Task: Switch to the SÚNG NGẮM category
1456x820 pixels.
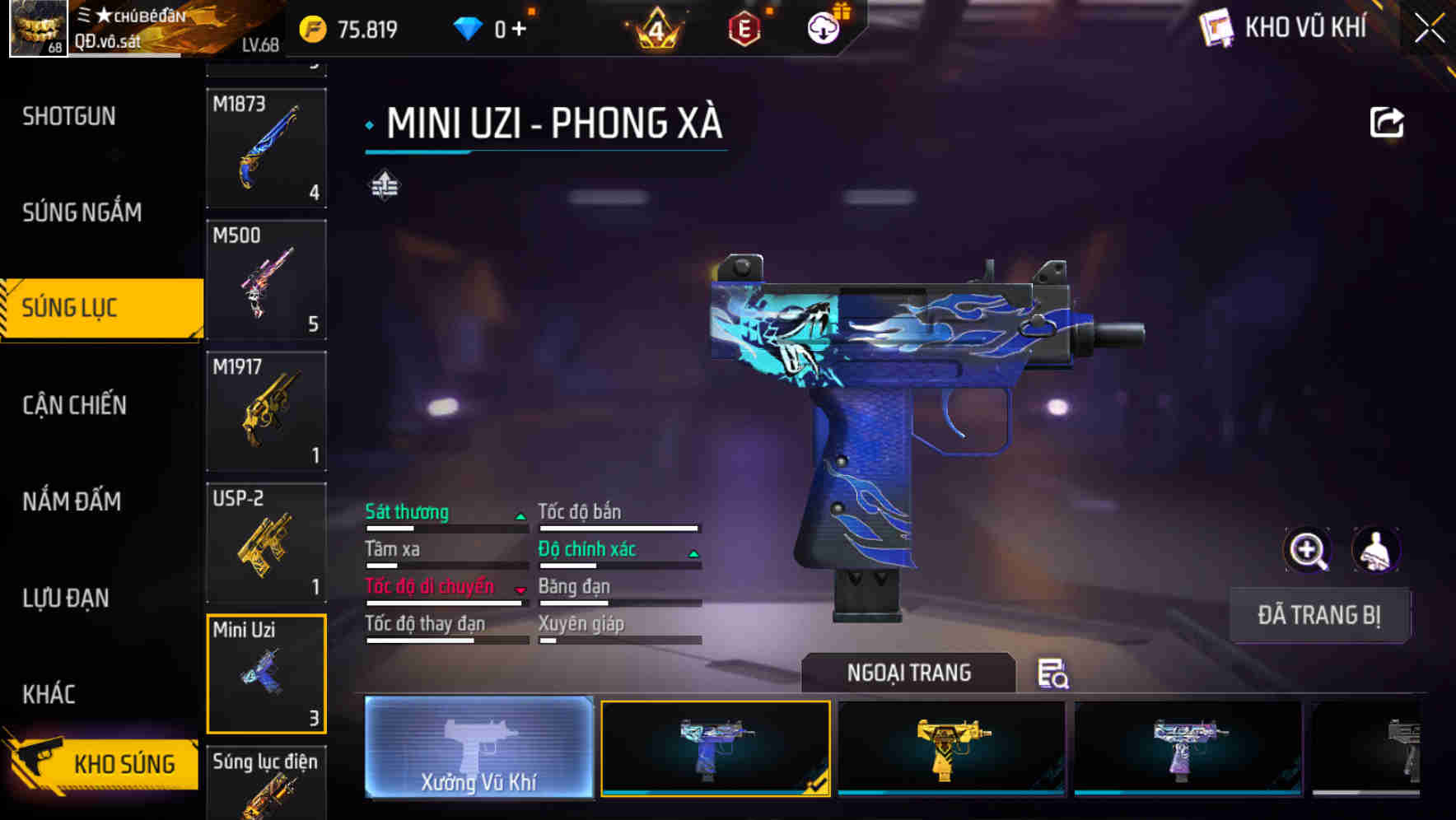Action: coord(82,212)
